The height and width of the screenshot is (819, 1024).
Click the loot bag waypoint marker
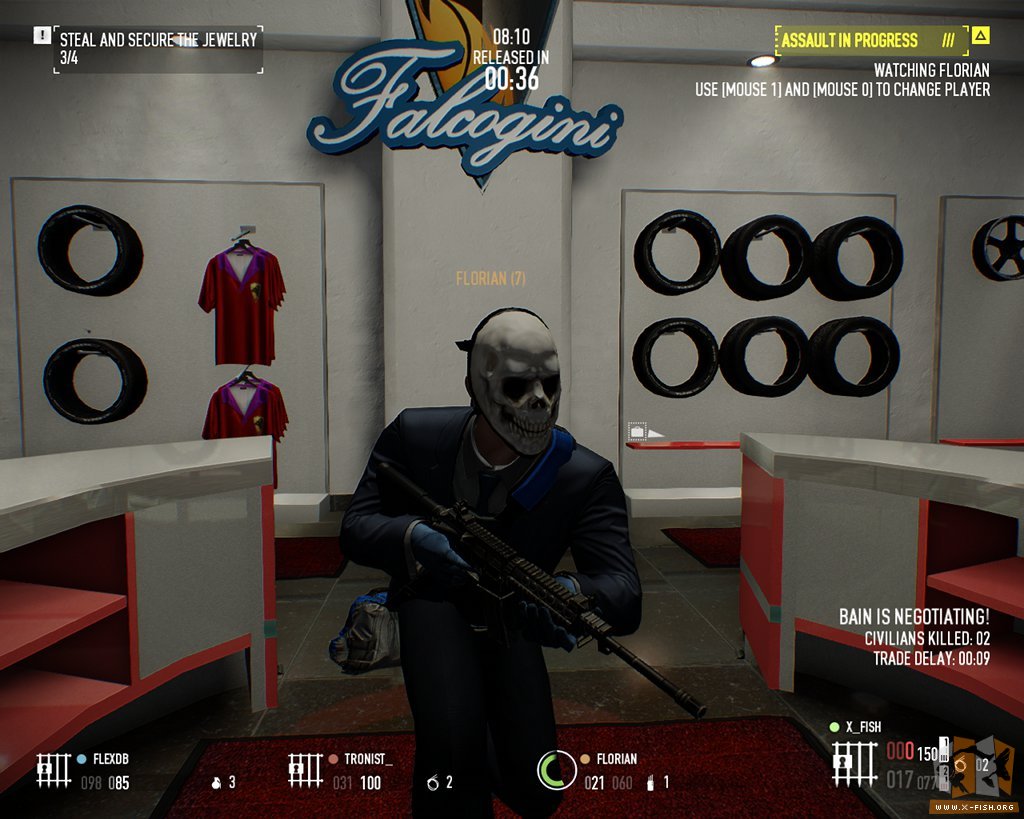[638, 432]
